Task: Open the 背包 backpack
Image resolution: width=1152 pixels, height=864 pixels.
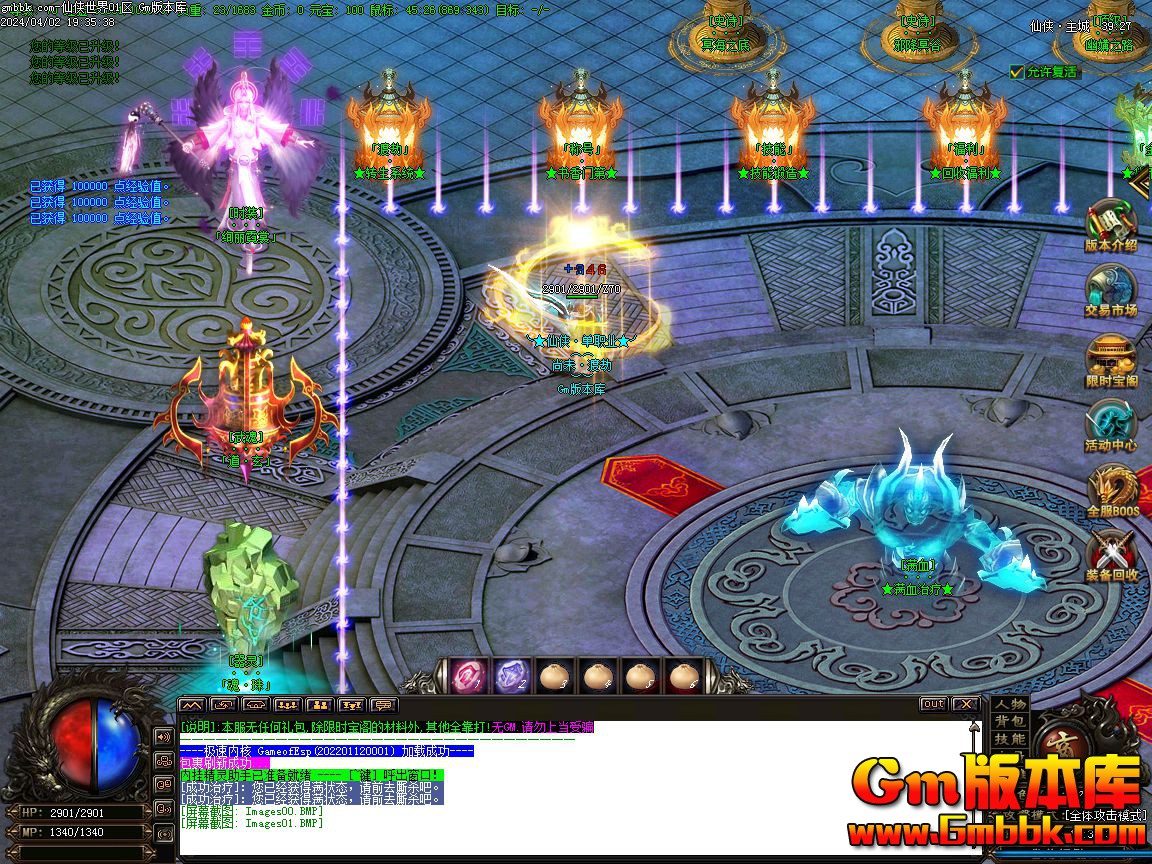Action: point(1010,721)
